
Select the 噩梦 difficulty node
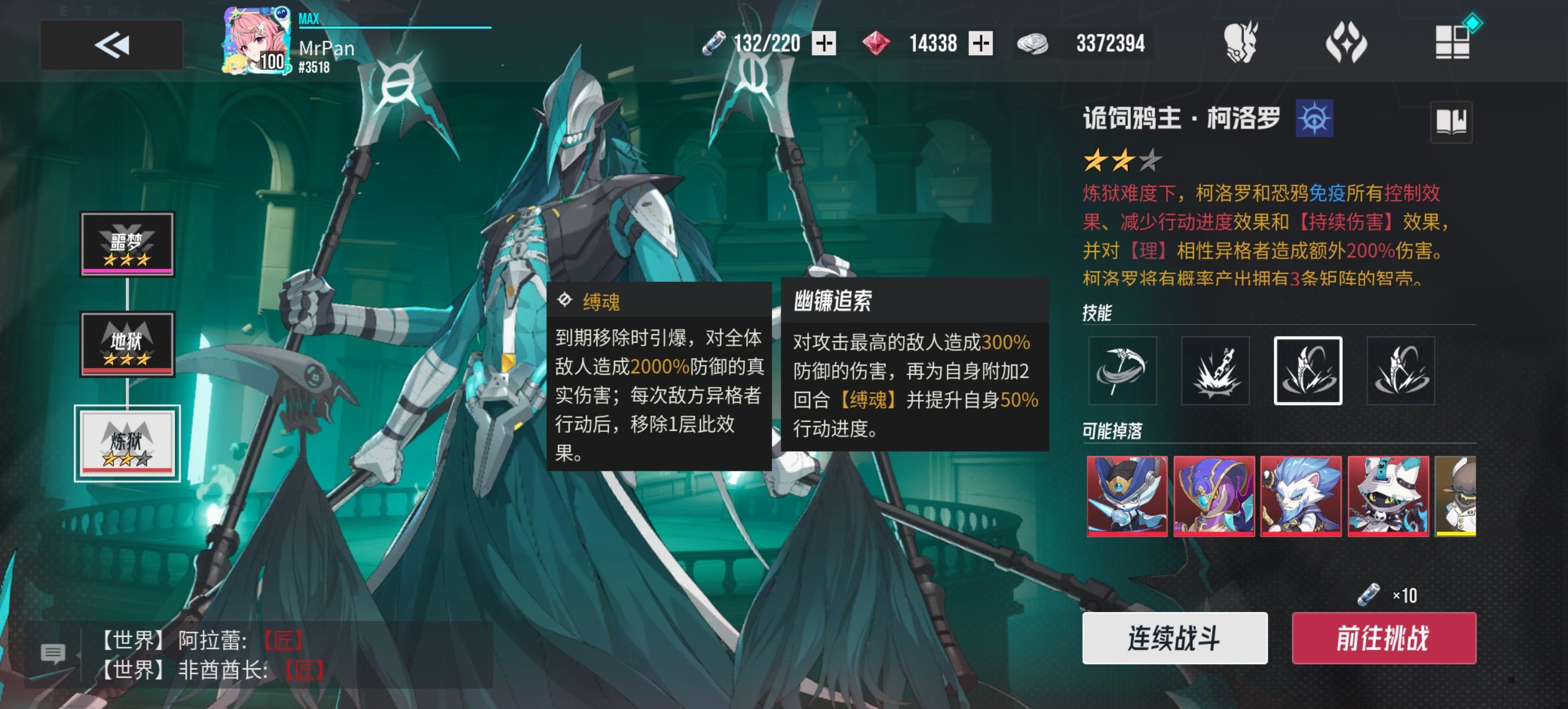point(127,245)
